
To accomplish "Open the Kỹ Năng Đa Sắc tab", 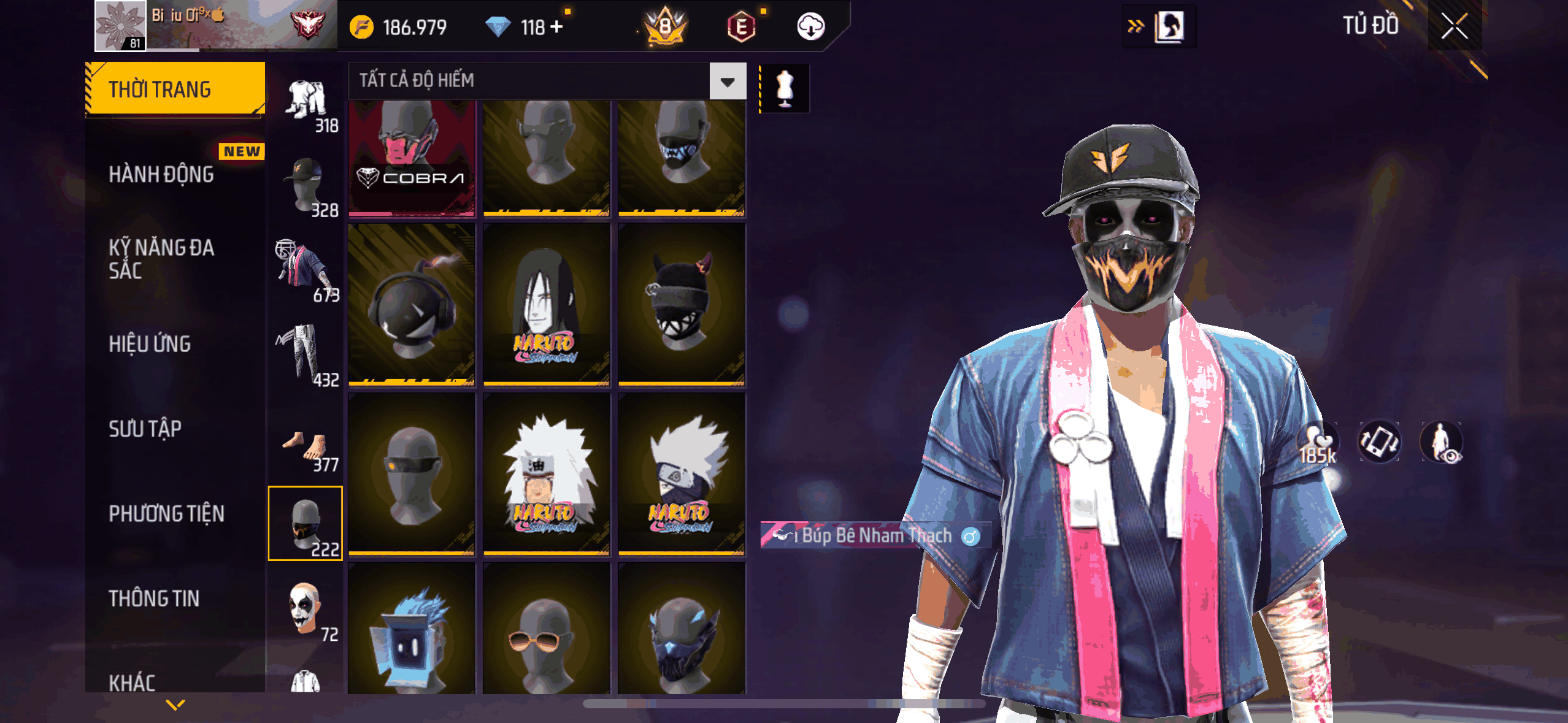I will 161,259.
